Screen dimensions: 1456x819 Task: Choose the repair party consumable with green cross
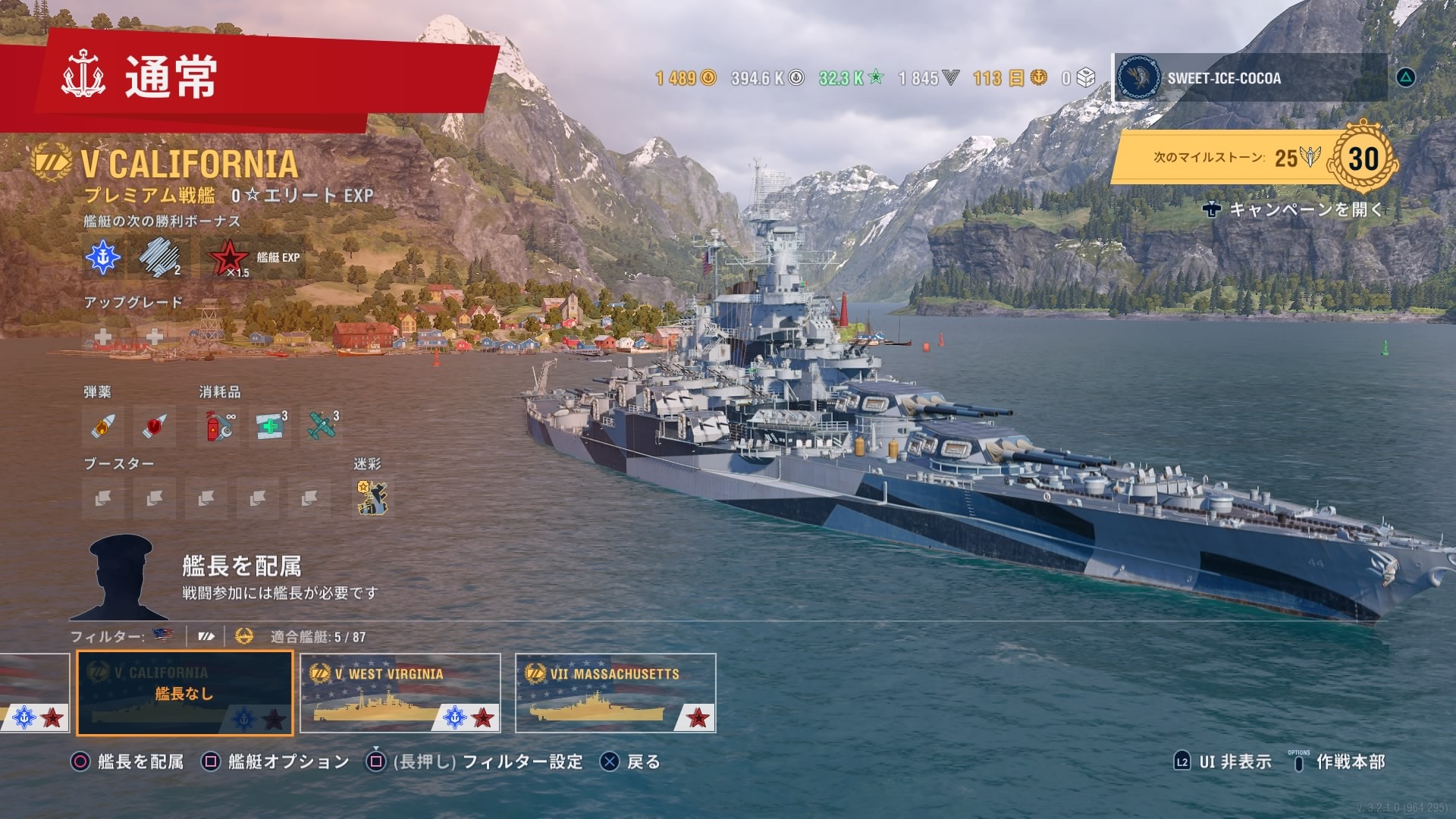(x=271, y=426)
